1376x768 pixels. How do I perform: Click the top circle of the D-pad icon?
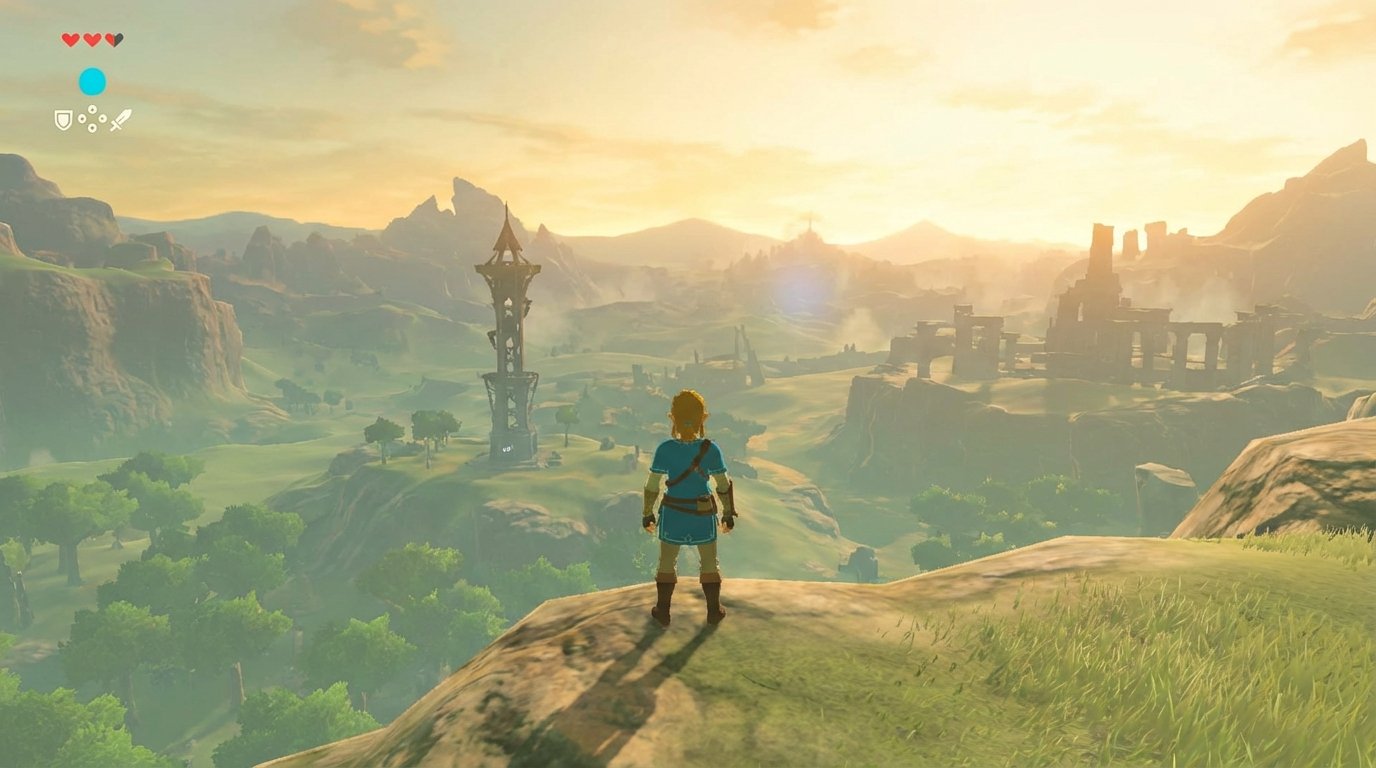[x=92, y=109]
